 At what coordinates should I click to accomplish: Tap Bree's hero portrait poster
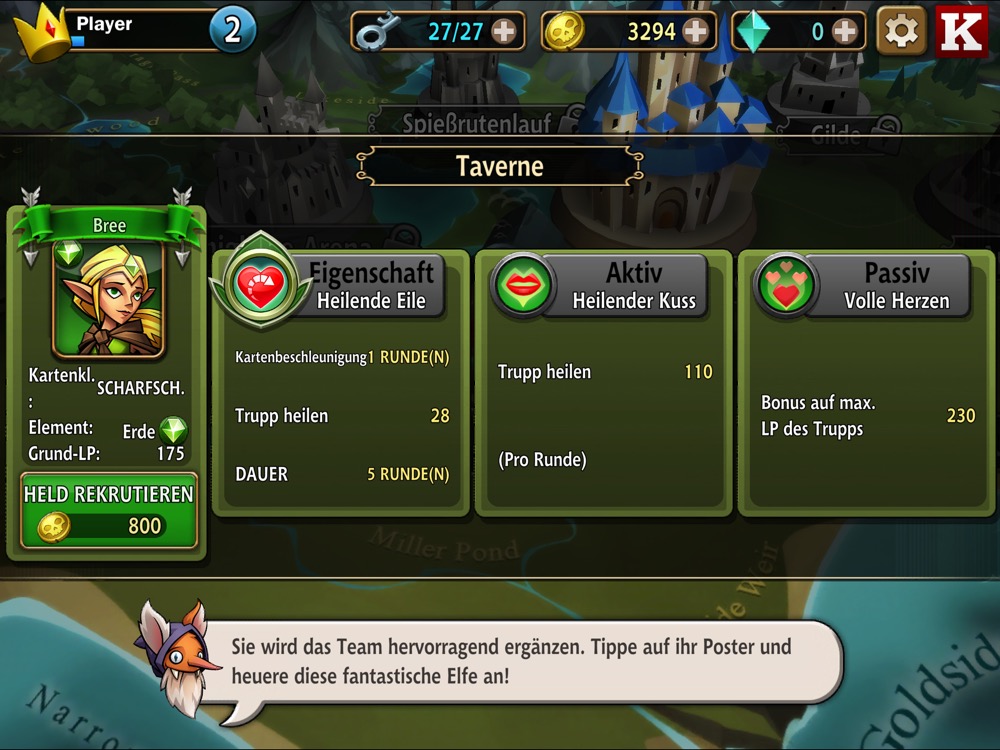tap(108, 299)
